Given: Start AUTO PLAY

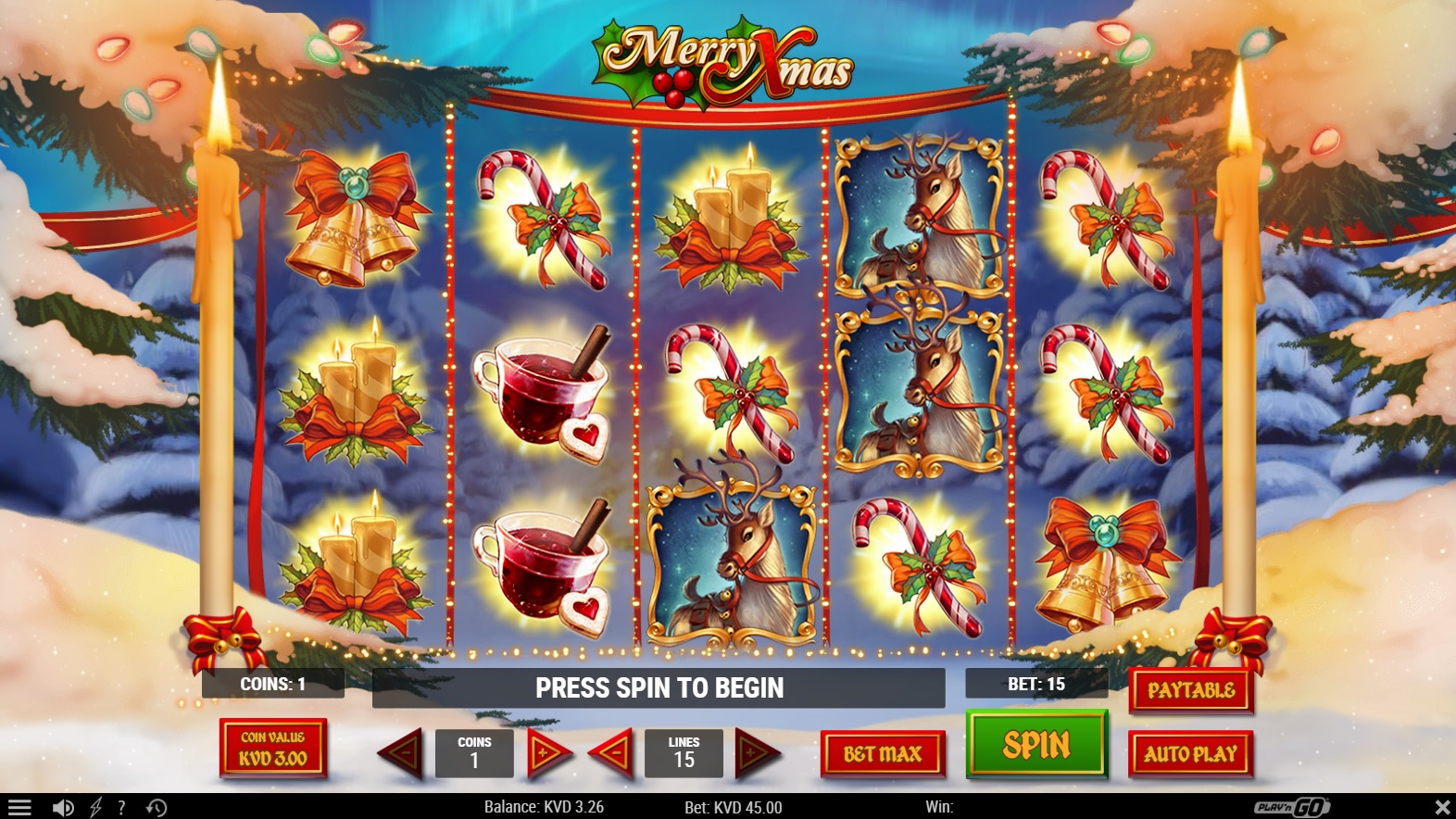Looking at the screenshot, I should pos(1190,754).
